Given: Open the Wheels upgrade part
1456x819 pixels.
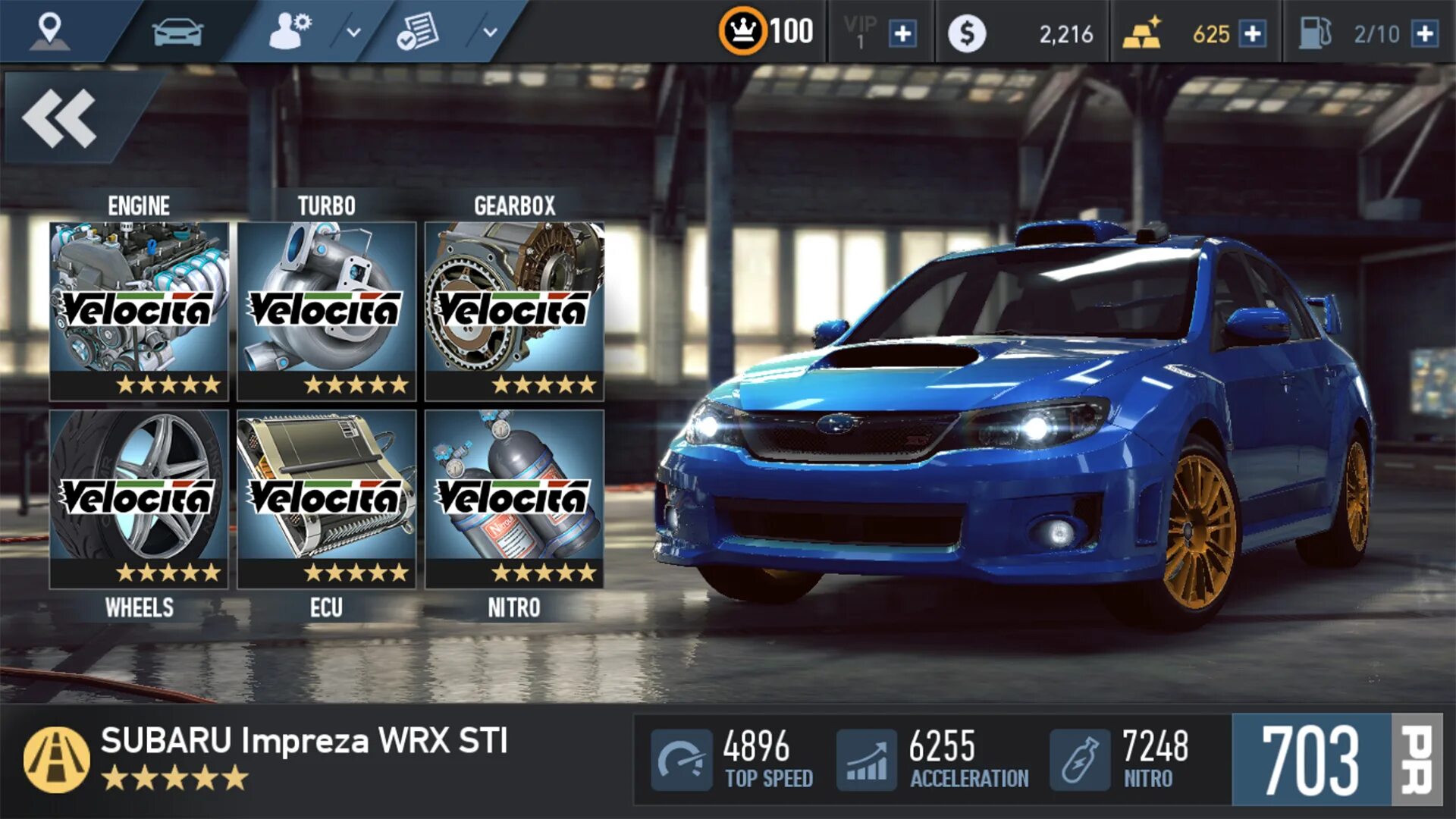Looking at the screenshot, I should pyautogui.click(x=139, y=498).
